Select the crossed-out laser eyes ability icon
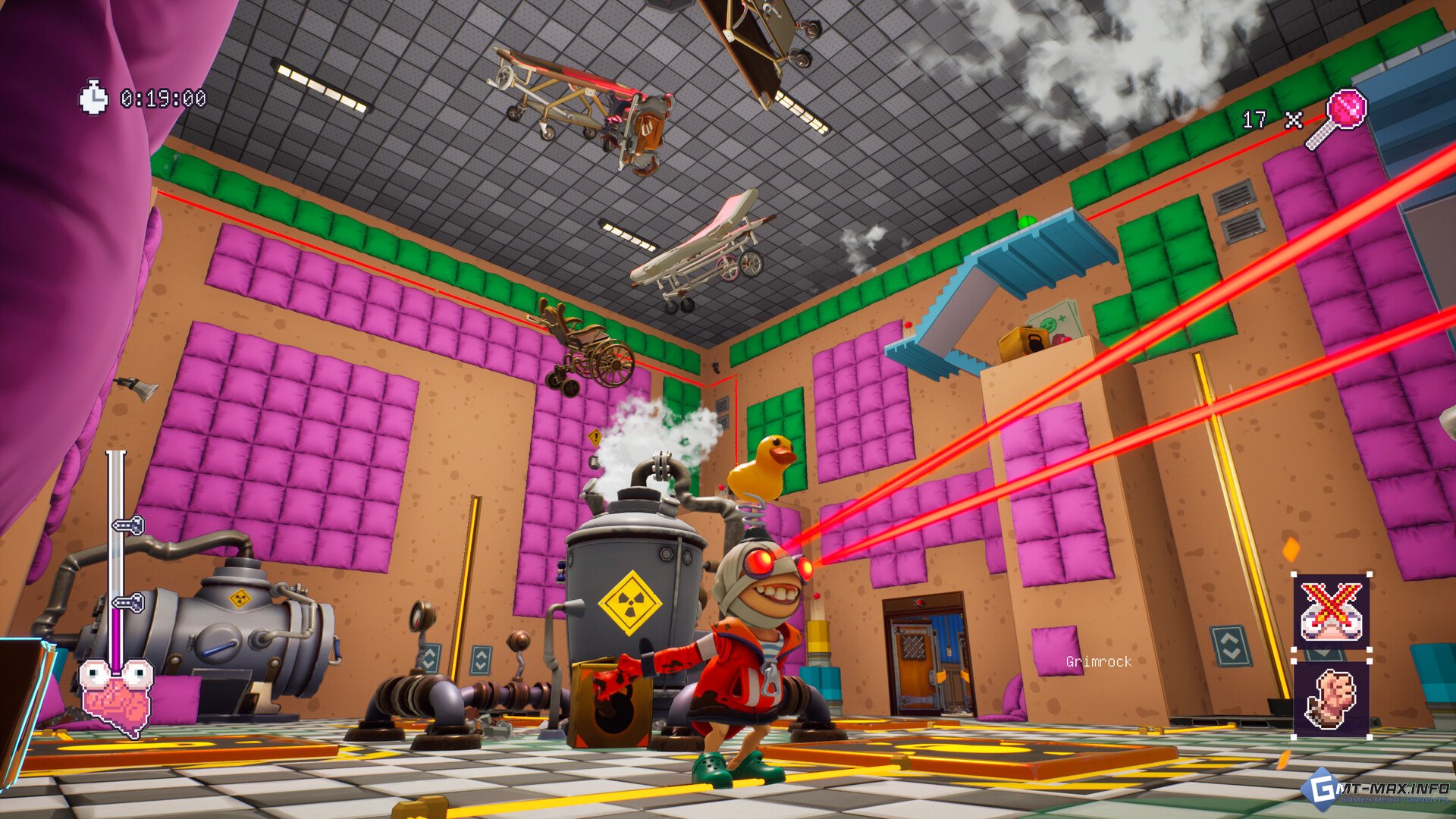This screenshot has height=819, width=1456. 1332,611
